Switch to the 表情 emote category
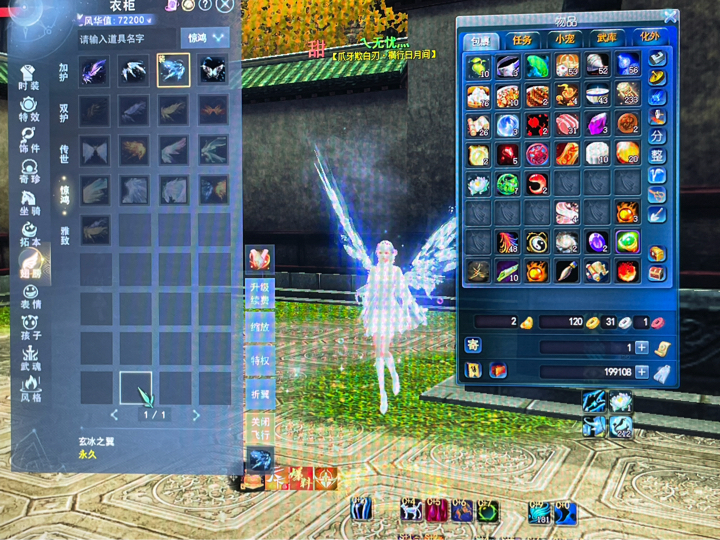Viewport: 720px width, 540px height. click(29, 298)
